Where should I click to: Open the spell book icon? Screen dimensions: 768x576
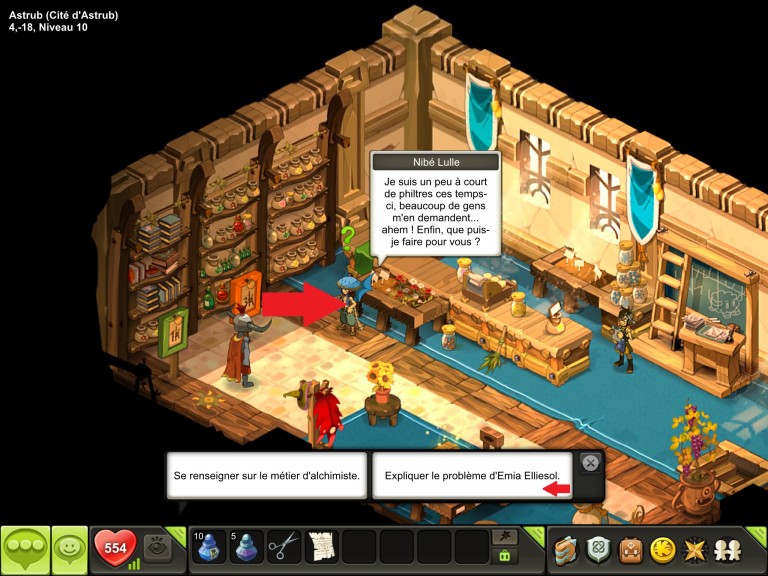pos(567,548)
